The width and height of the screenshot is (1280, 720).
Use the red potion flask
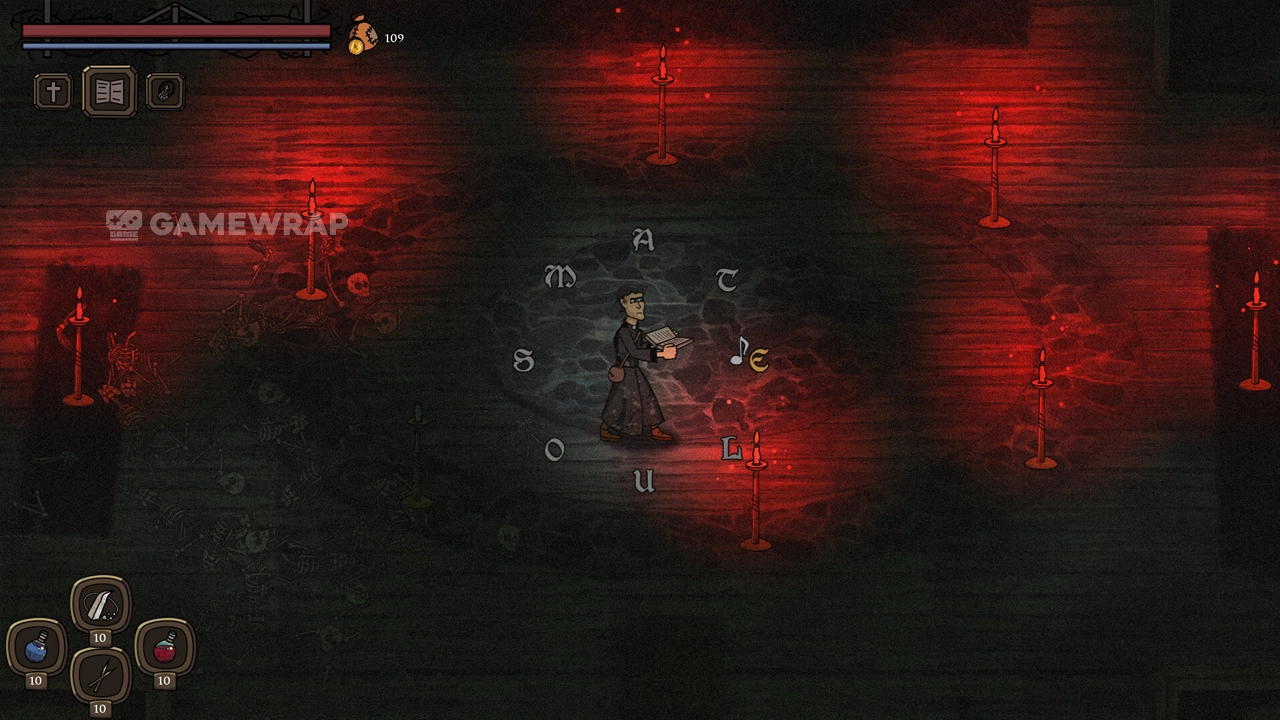pyautogui.click(x=164, y=649)
